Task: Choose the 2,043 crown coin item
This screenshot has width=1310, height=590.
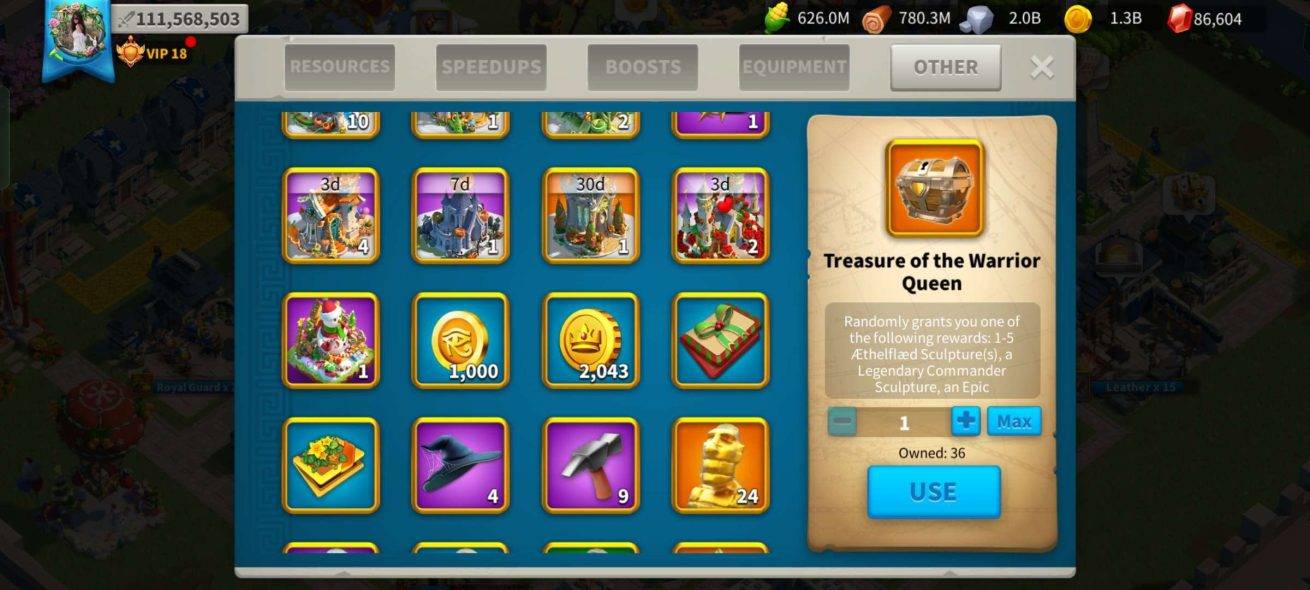Action: 590,340
